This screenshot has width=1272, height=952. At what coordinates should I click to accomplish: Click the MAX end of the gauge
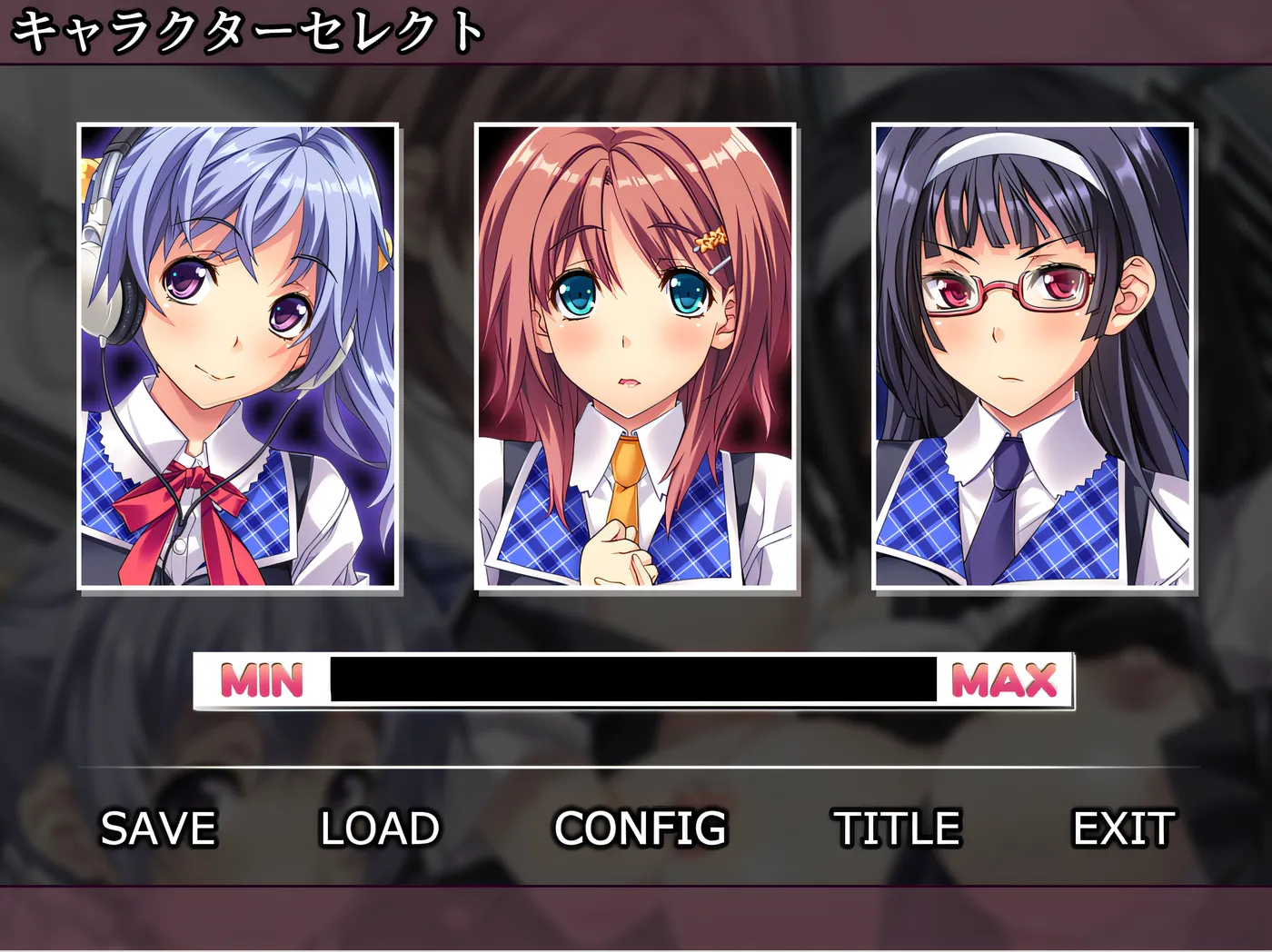[1005, 680]
